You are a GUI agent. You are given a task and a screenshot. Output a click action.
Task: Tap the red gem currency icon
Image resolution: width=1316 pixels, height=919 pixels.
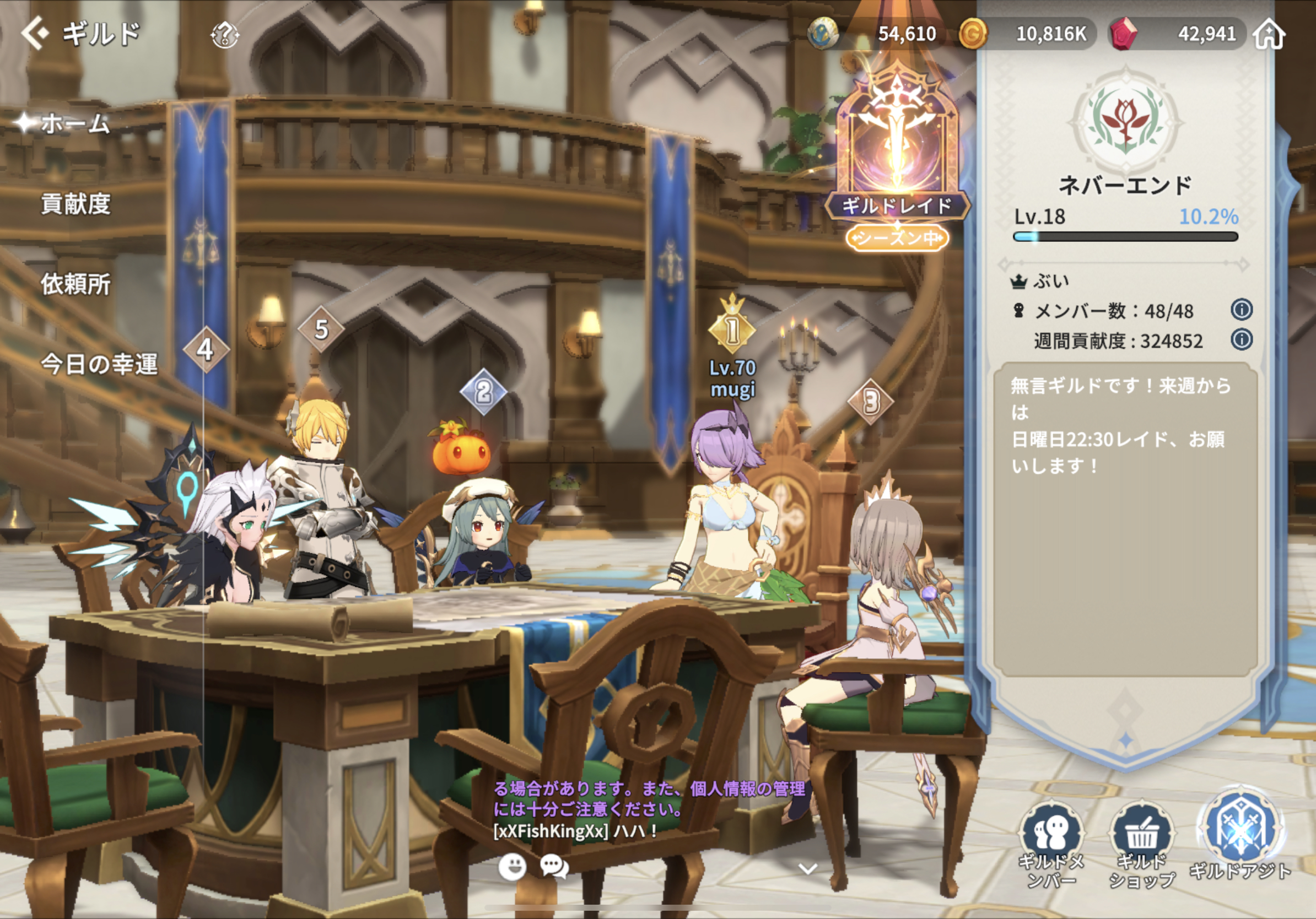[1124, 34]
